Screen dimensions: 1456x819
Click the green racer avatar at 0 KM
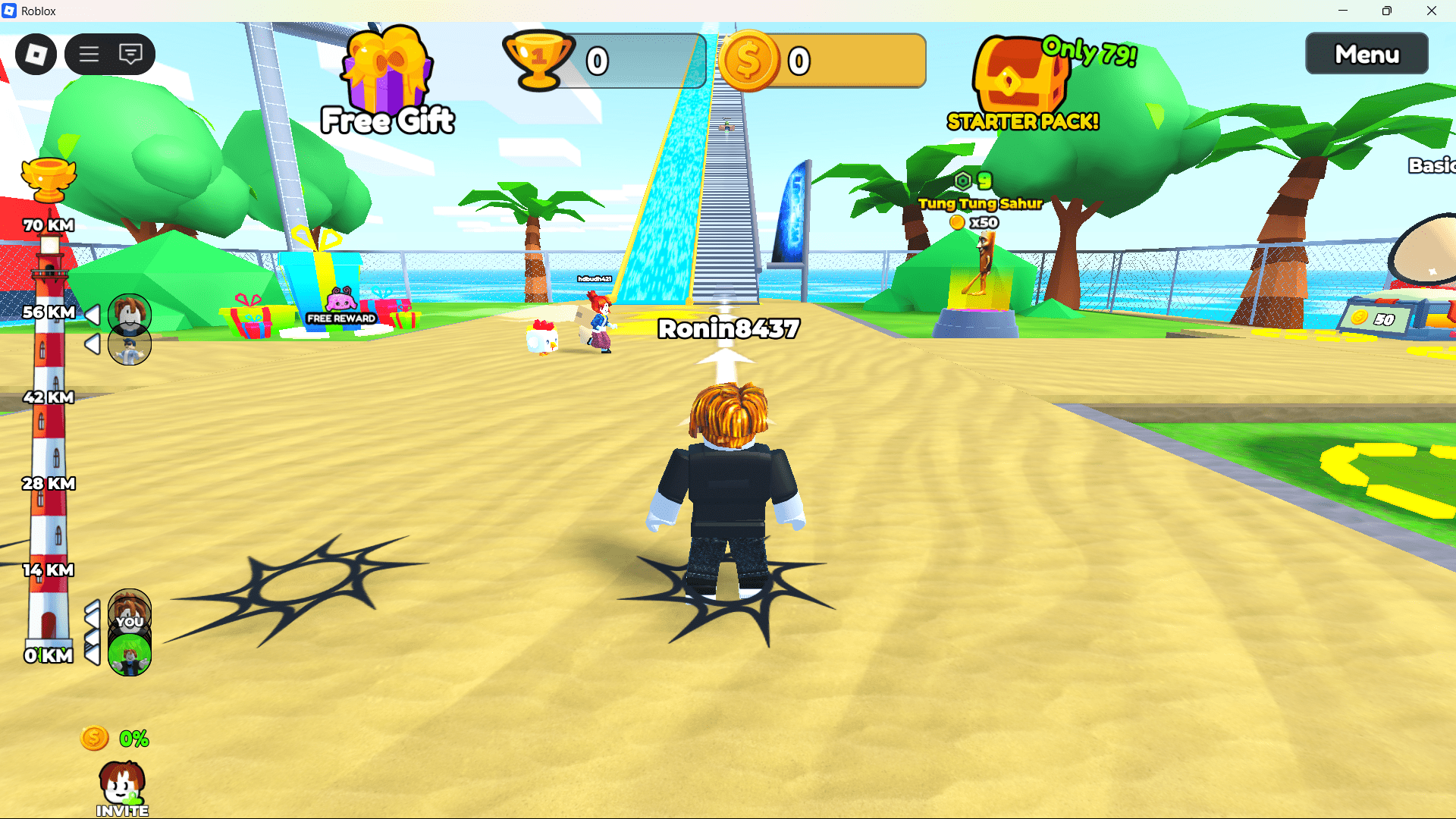129,652
